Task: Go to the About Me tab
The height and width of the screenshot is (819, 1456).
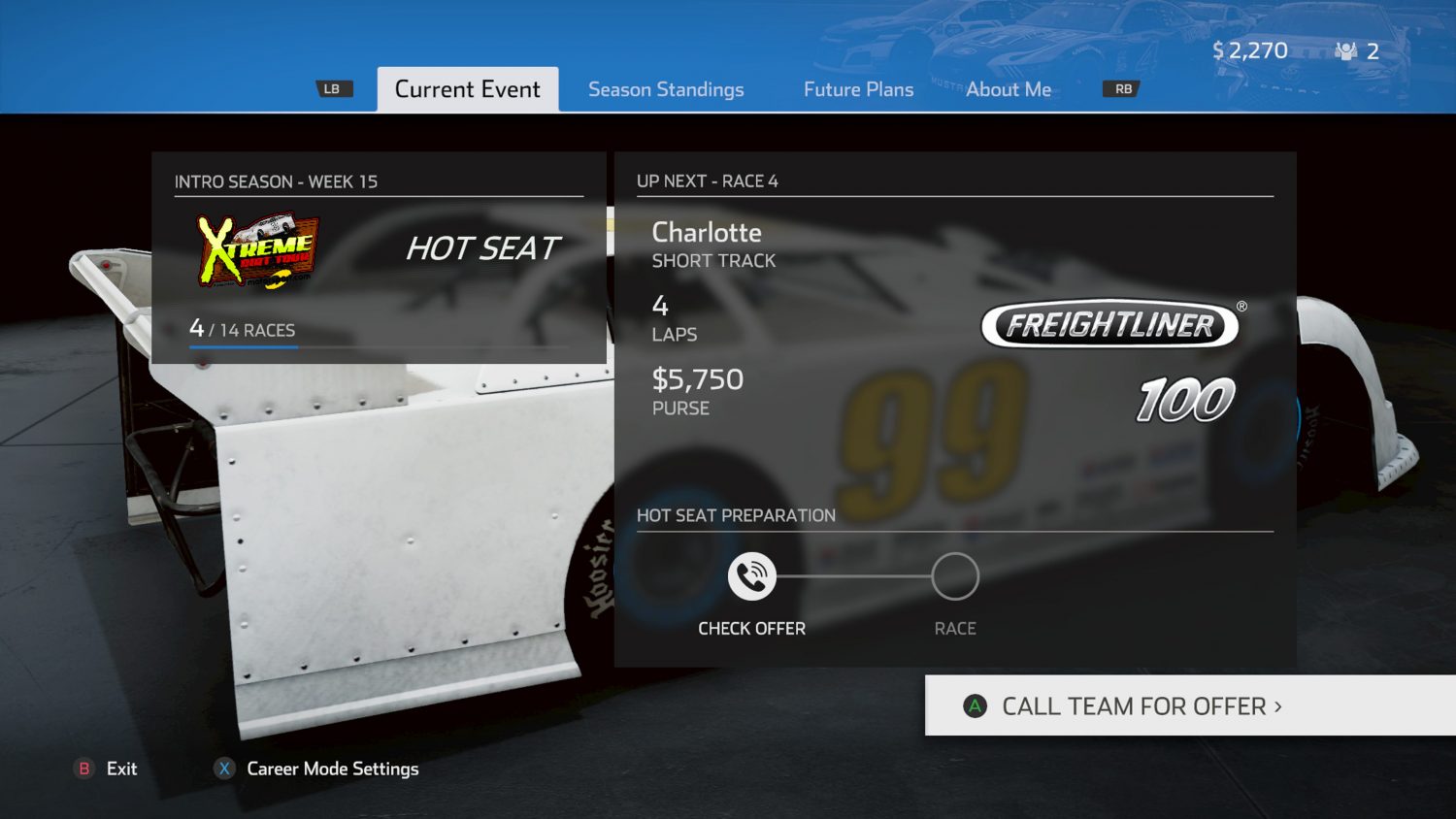Action: point(1009,89)
